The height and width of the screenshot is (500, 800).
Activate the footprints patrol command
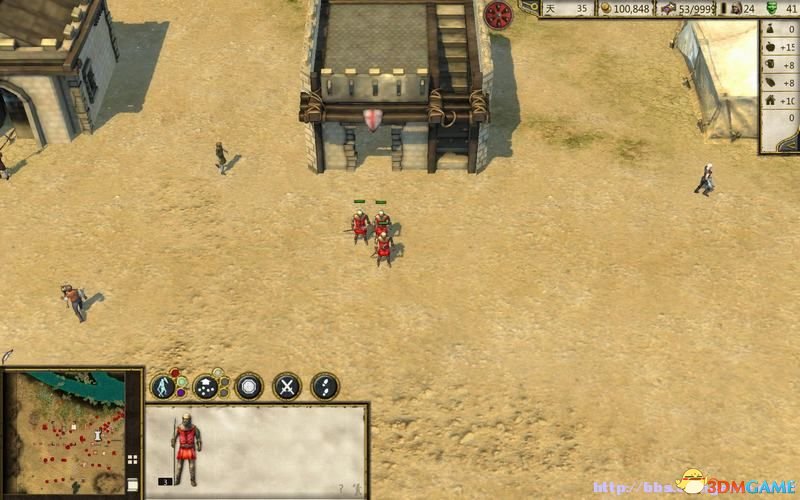[x=325, y=386]
